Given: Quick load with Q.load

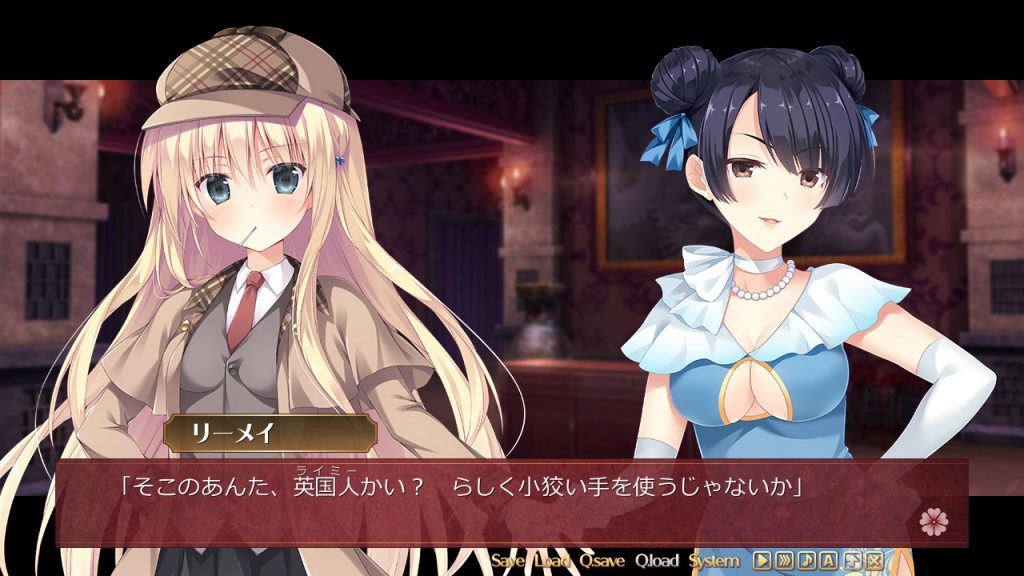Looking at the screenshot, I should [656, 561].
